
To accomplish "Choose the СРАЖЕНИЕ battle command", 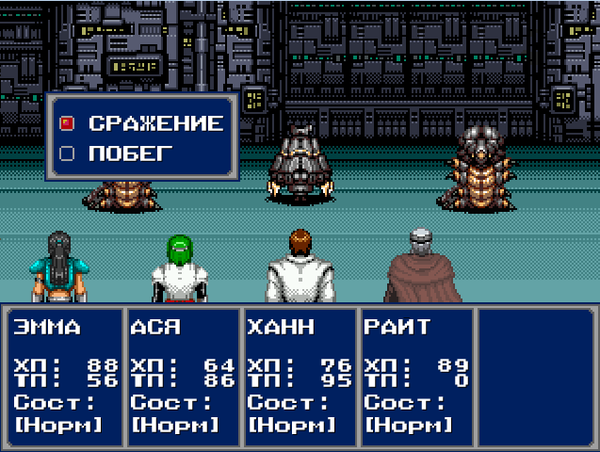I will click(154, 124).
